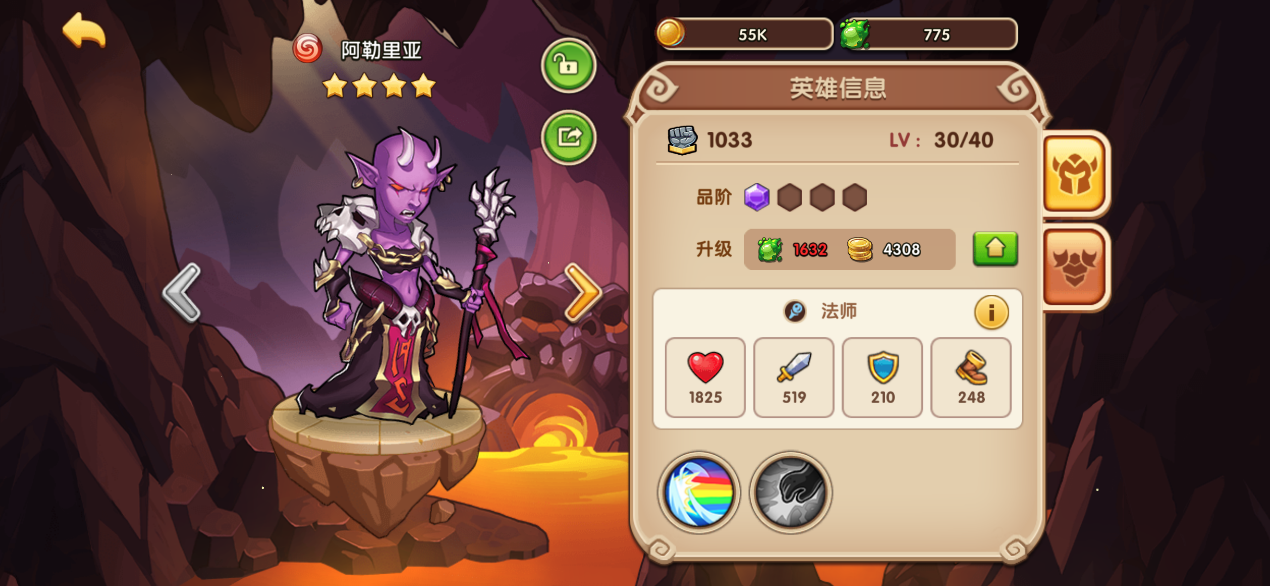
Task: Level up hero with green arrow button
Action: [x=995, y=249]
